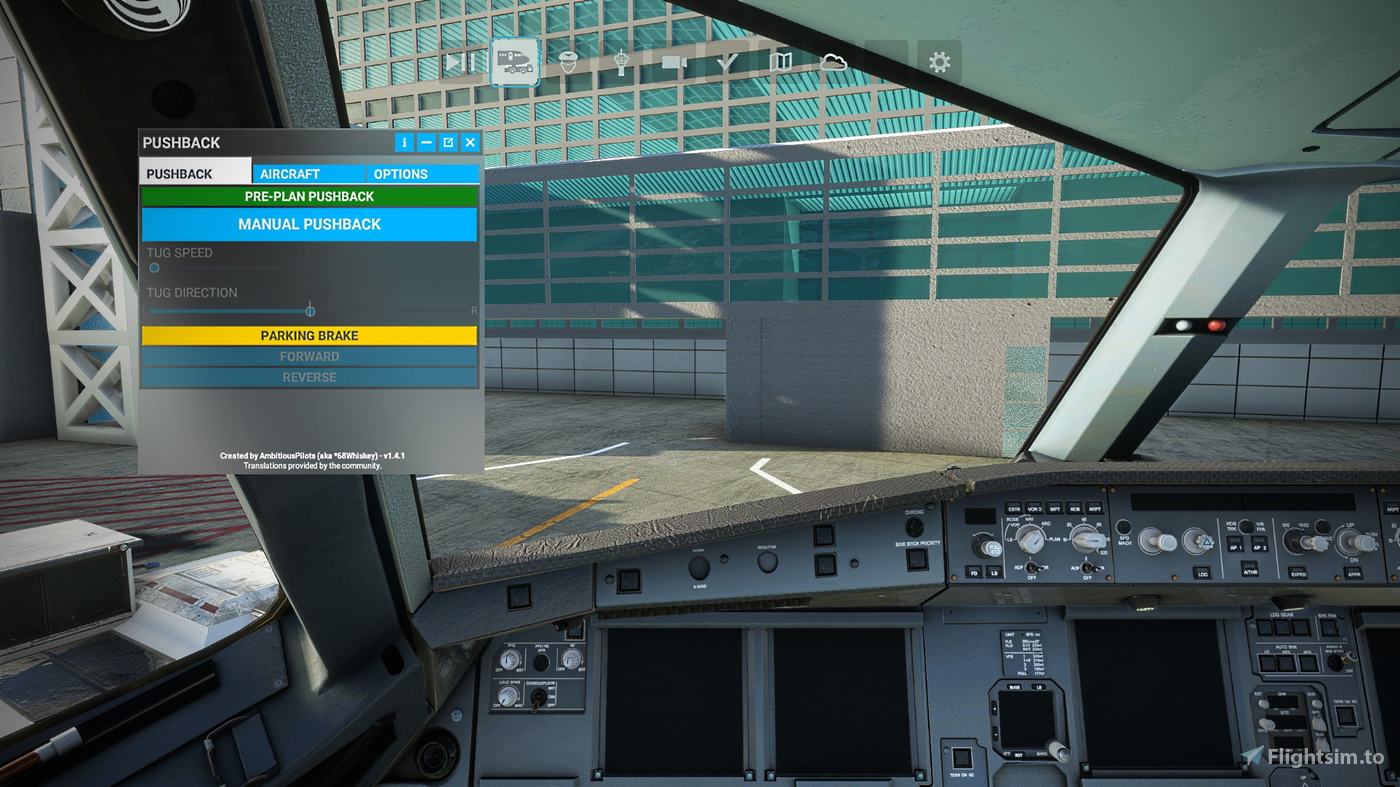Image resolution: width=1400 pixels, height=787 pixels.
Task: Open the VFR map icon
Action: click(781, 62)
